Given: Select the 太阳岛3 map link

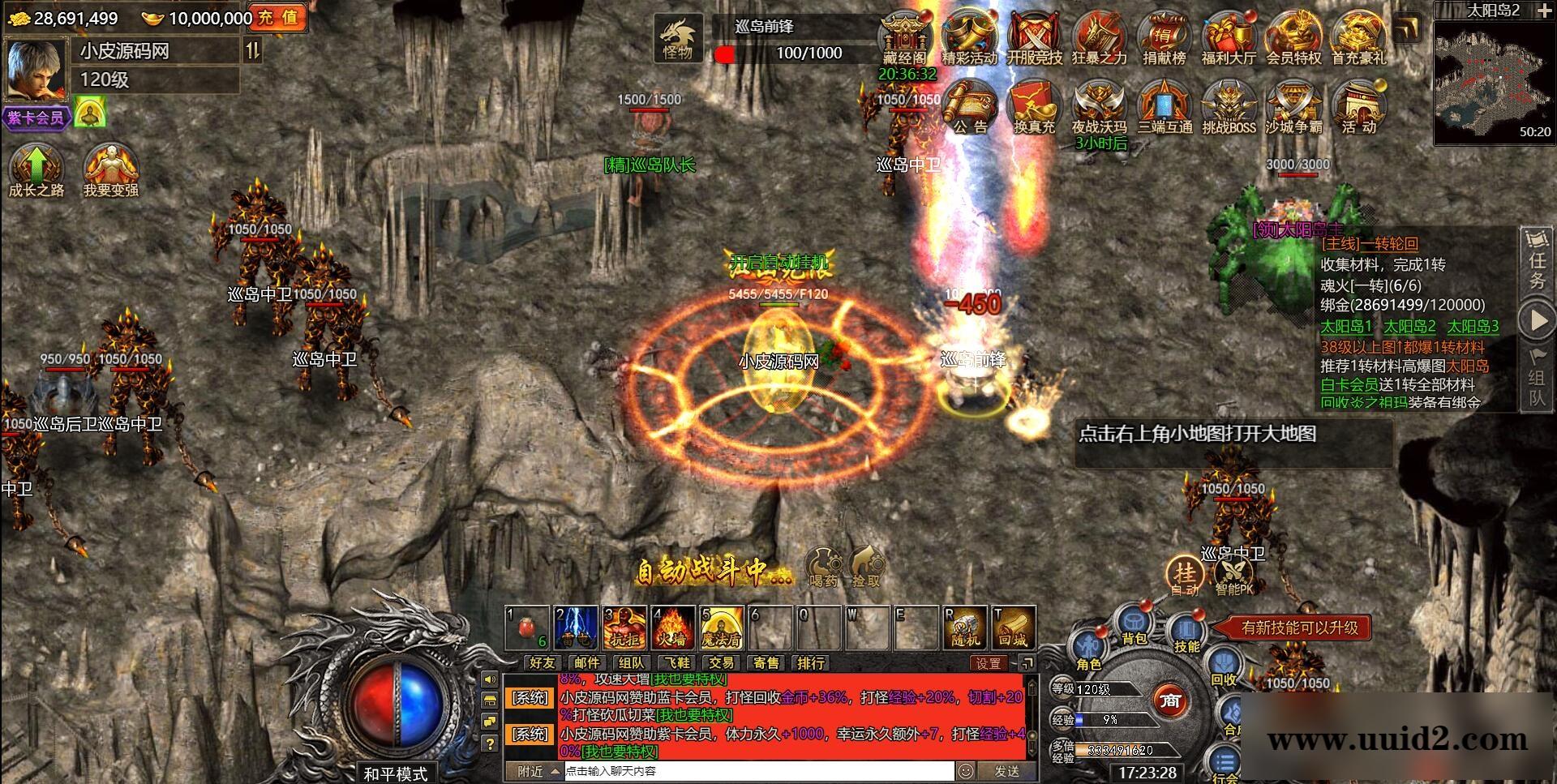Looking at the screenshot, I should click(1473, 327).
